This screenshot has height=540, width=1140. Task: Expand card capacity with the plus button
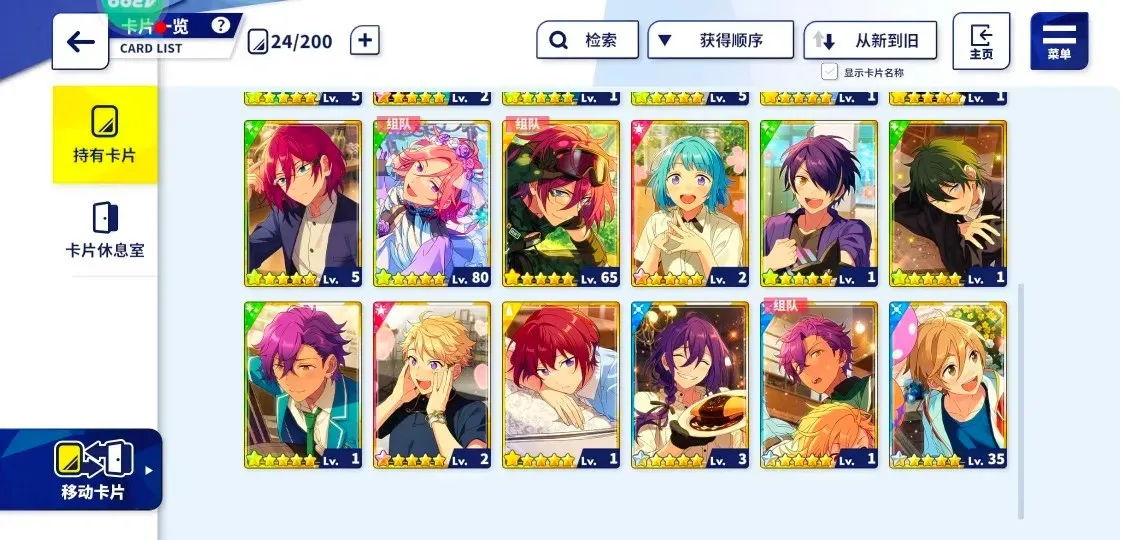point(365,41)
